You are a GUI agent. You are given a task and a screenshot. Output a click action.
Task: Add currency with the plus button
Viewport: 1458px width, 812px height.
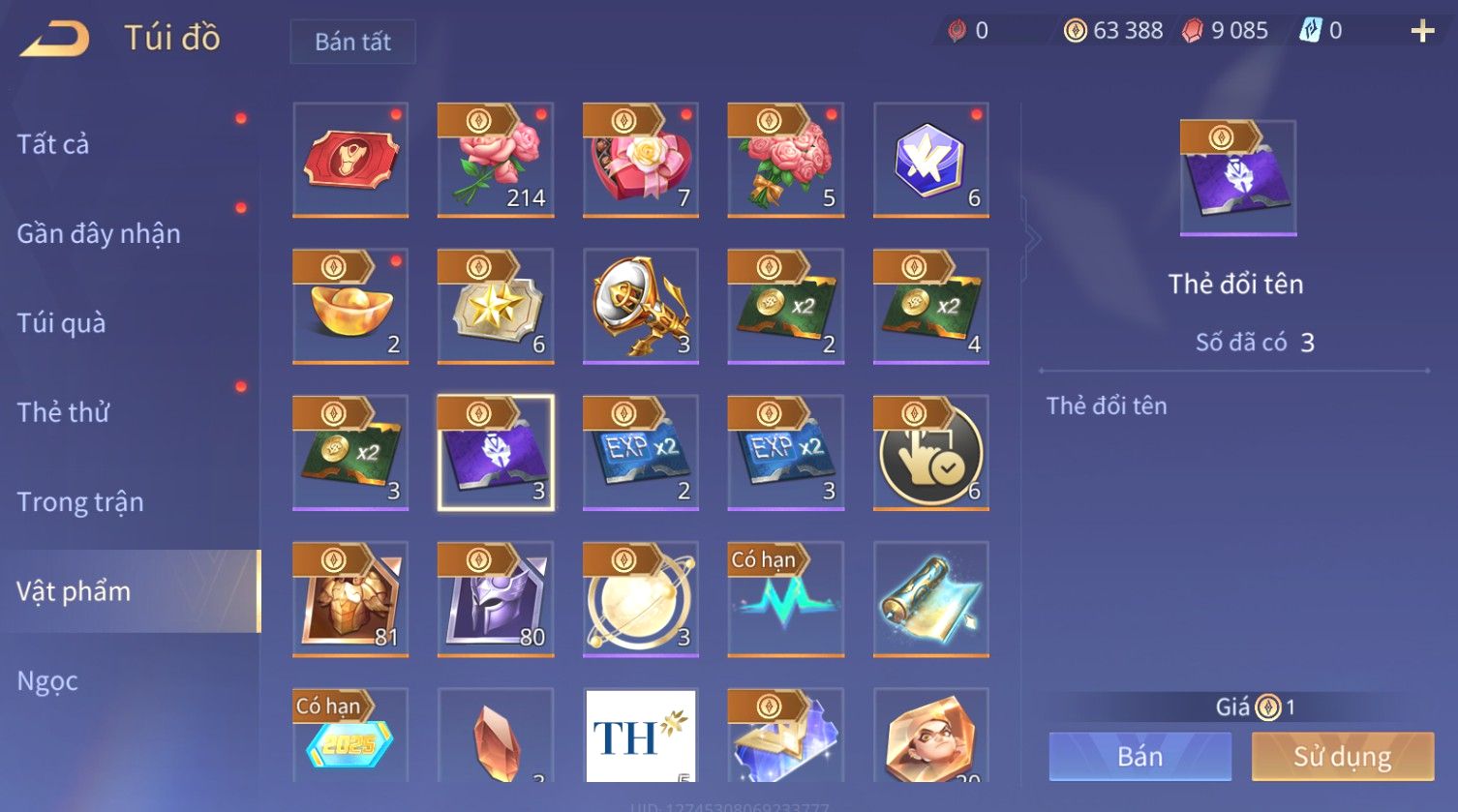1422,32
